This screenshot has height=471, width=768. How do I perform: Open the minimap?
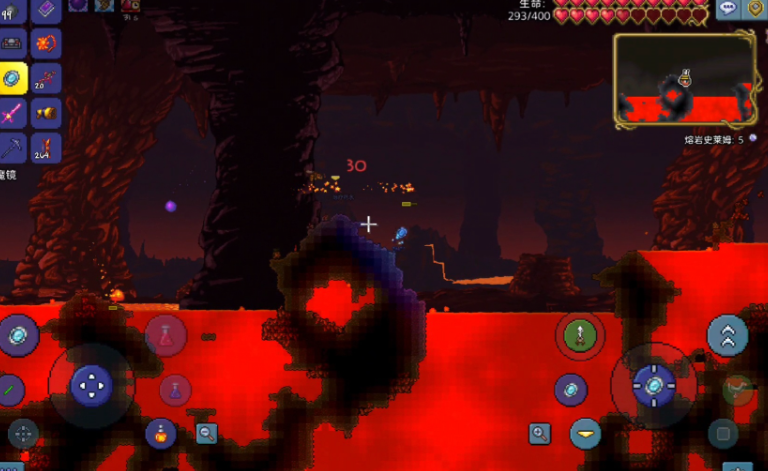click(x=684, y=79)
